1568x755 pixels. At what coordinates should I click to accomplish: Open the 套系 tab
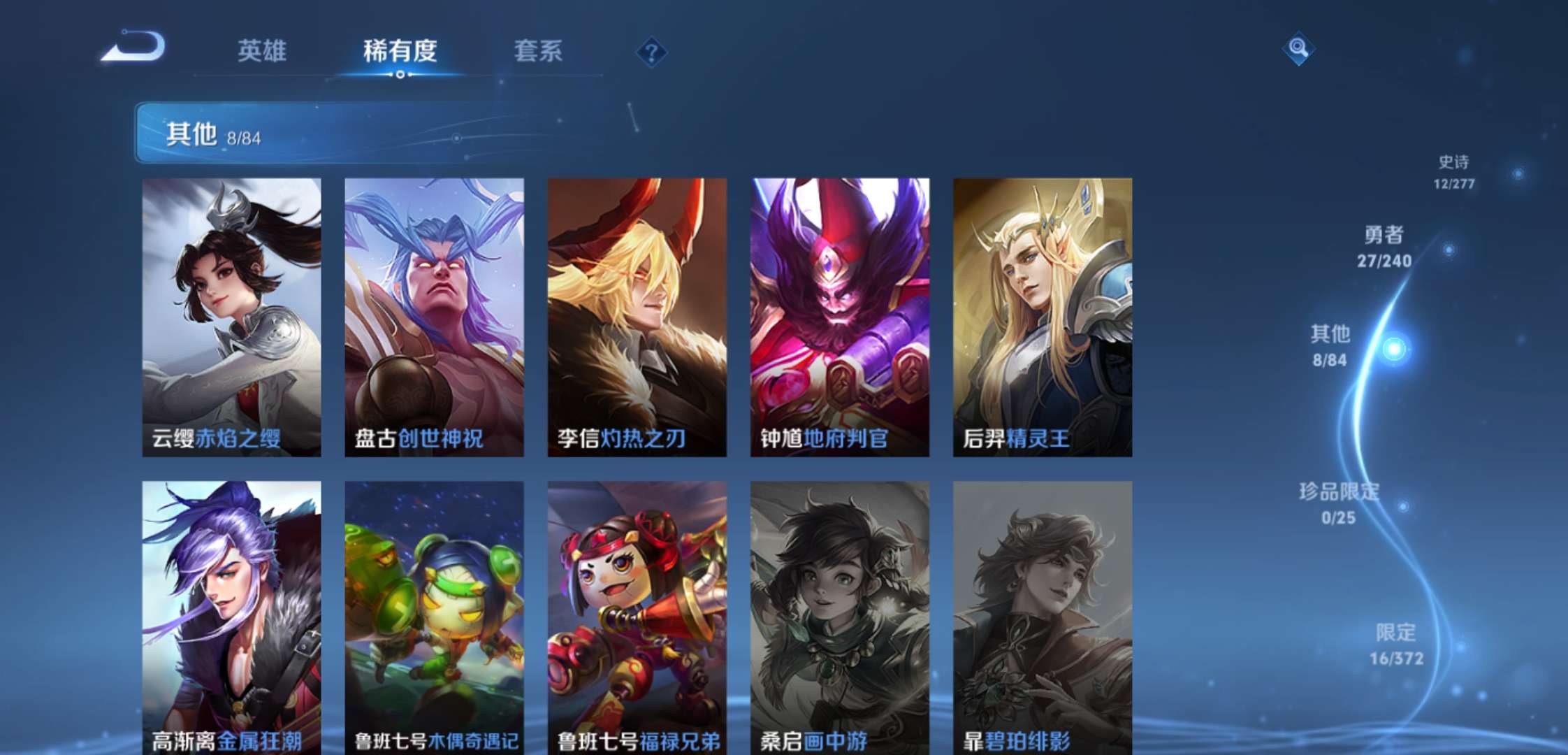(539, 51)
